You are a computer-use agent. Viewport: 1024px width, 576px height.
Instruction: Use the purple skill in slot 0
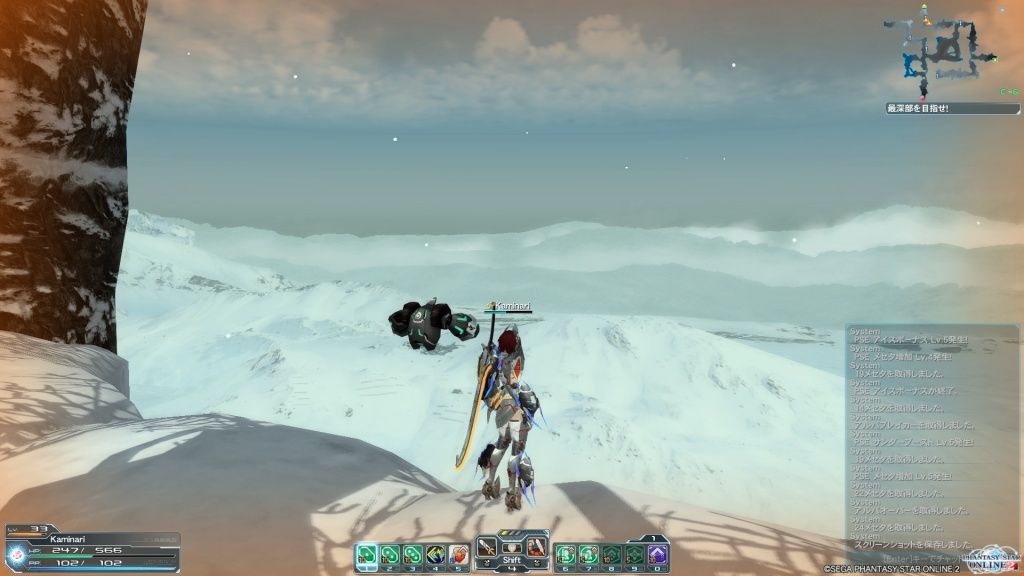[x=657, y=554]
